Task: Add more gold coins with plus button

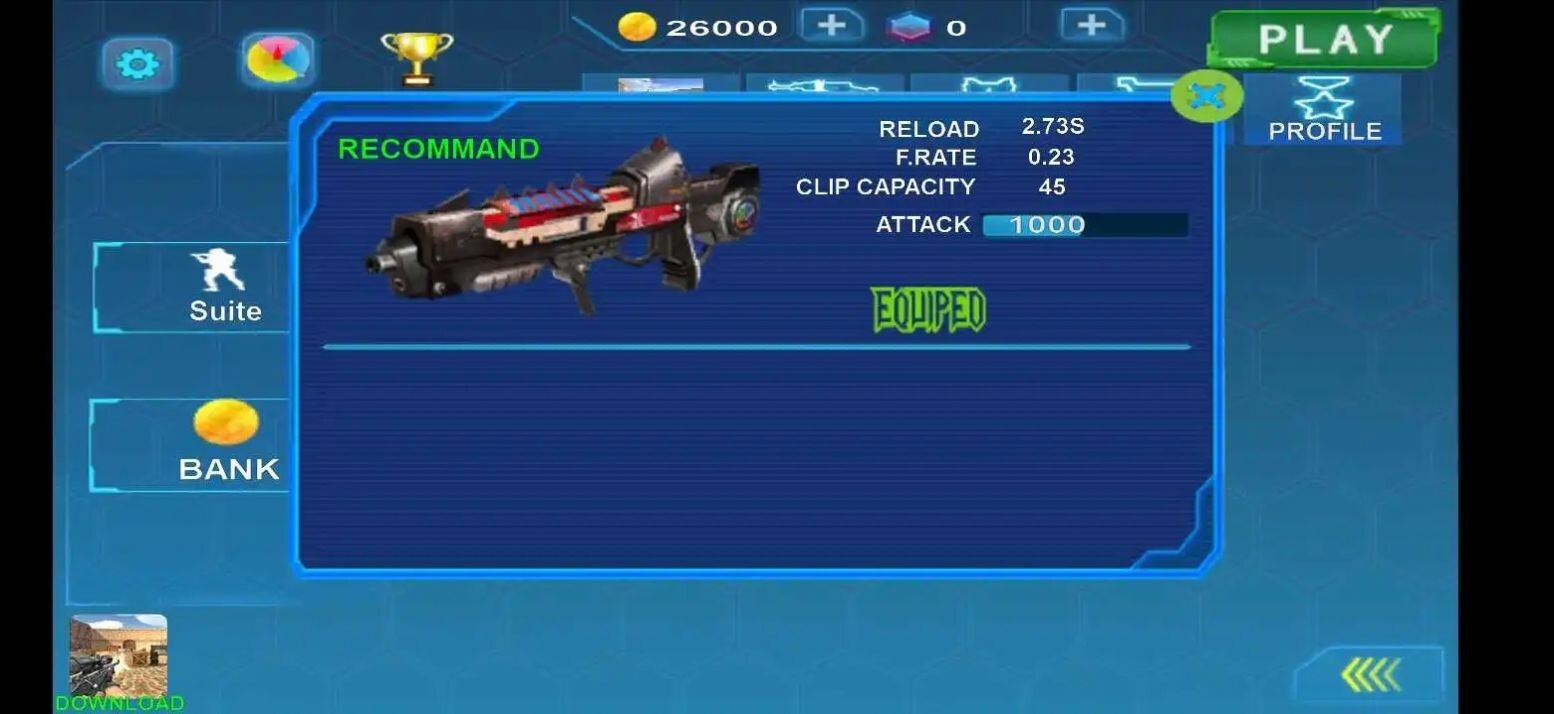Action: [832, 25]
